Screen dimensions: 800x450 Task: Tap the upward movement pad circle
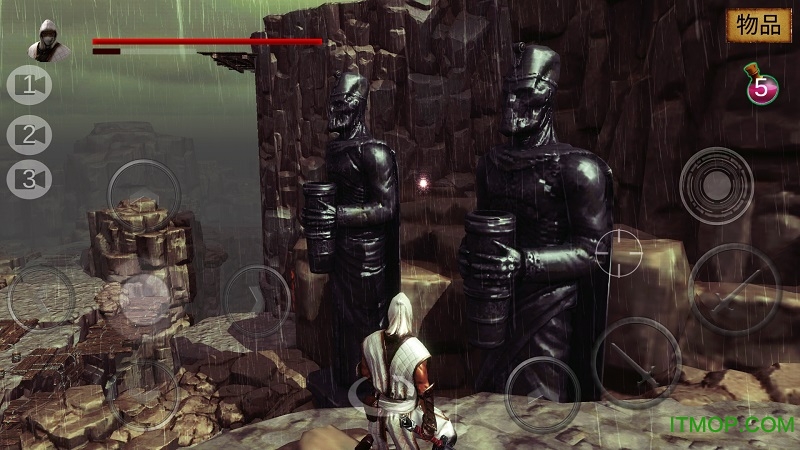(143, 193)
